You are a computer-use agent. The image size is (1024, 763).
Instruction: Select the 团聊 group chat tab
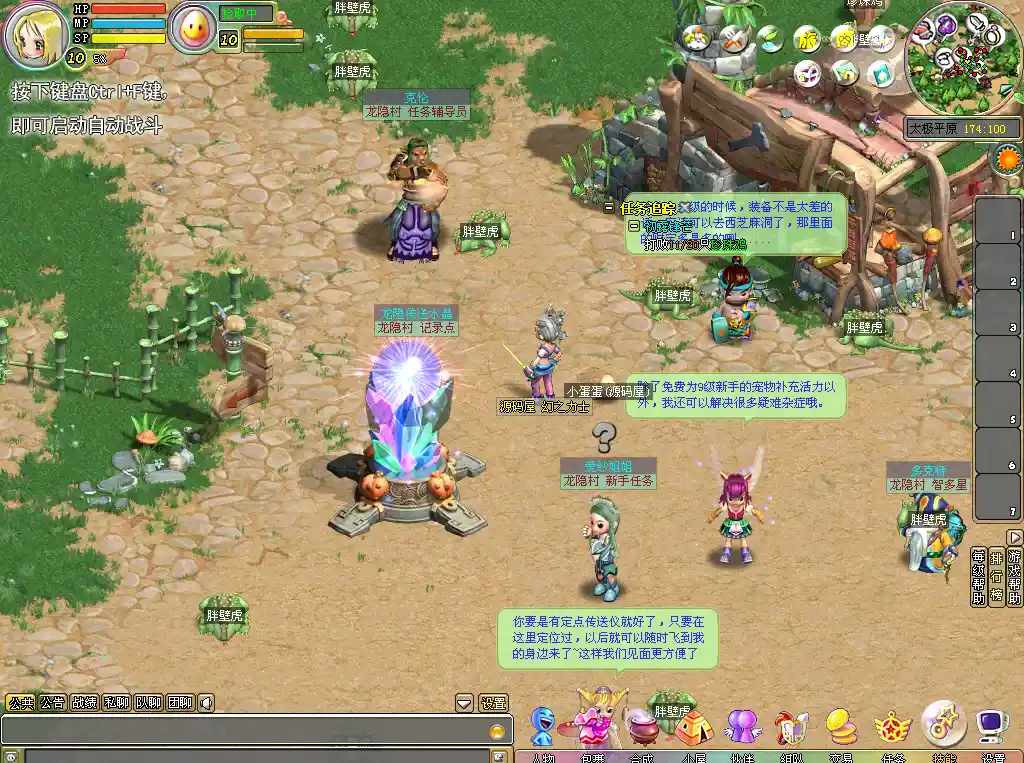[180, 702]
